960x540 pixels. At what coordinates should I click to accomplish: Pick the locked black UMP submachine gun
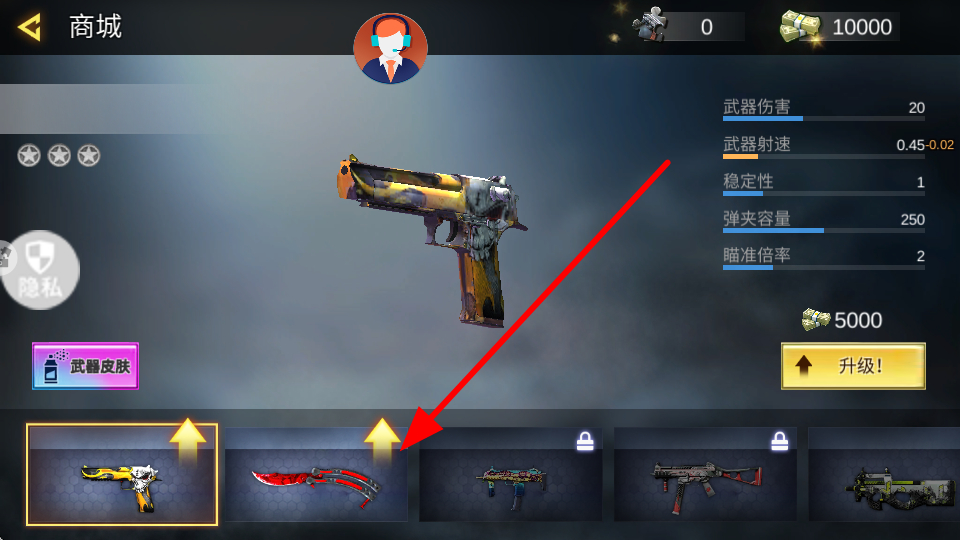coord(705,475)
